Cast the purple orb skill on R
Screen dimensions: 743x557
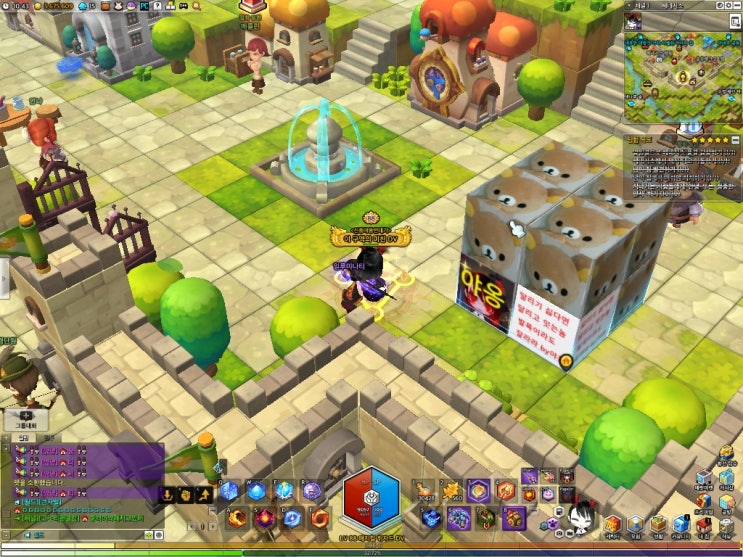click(312, 490)
